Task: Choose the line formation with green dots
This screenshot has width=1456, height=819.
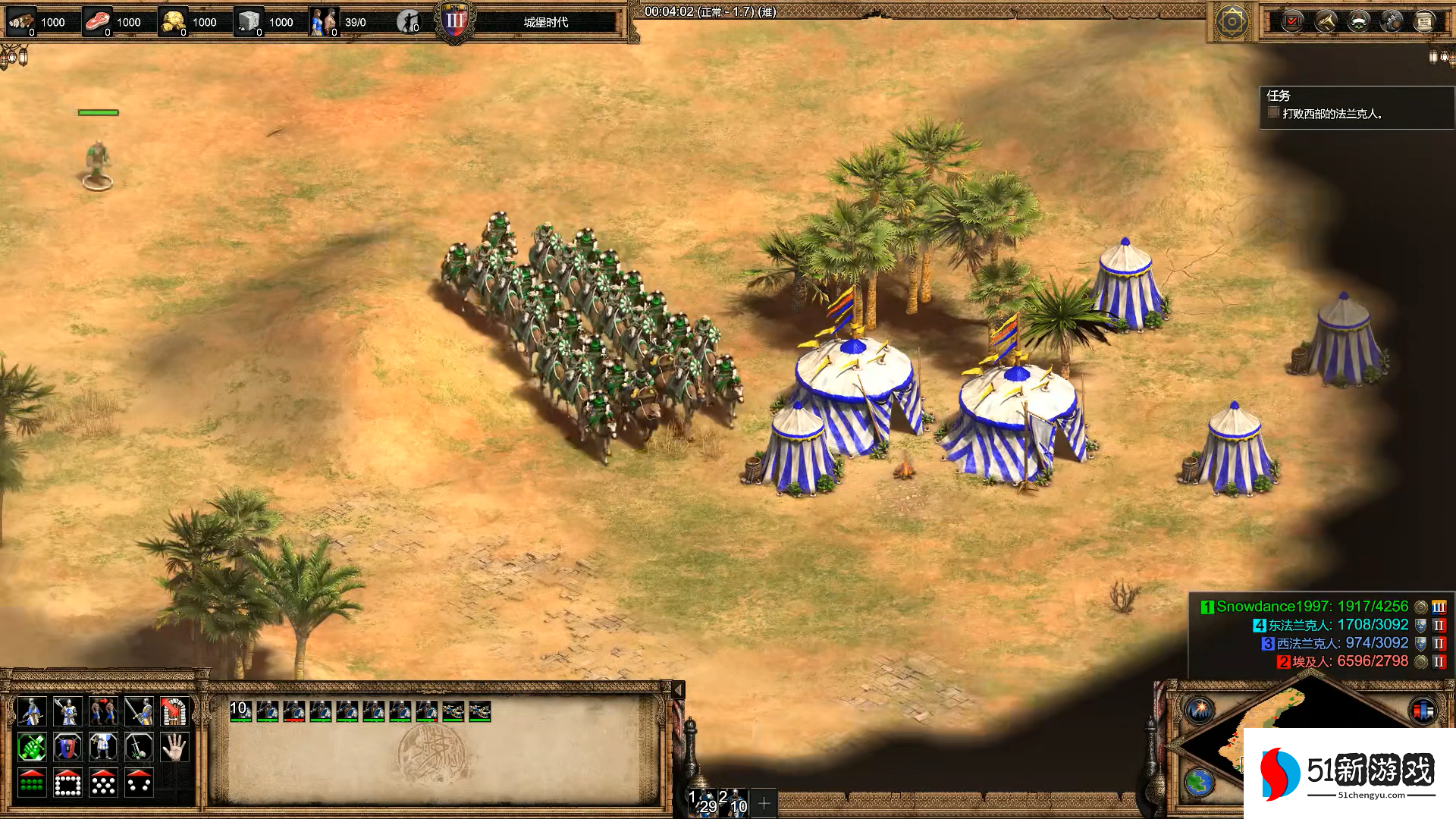Action: 31,783
